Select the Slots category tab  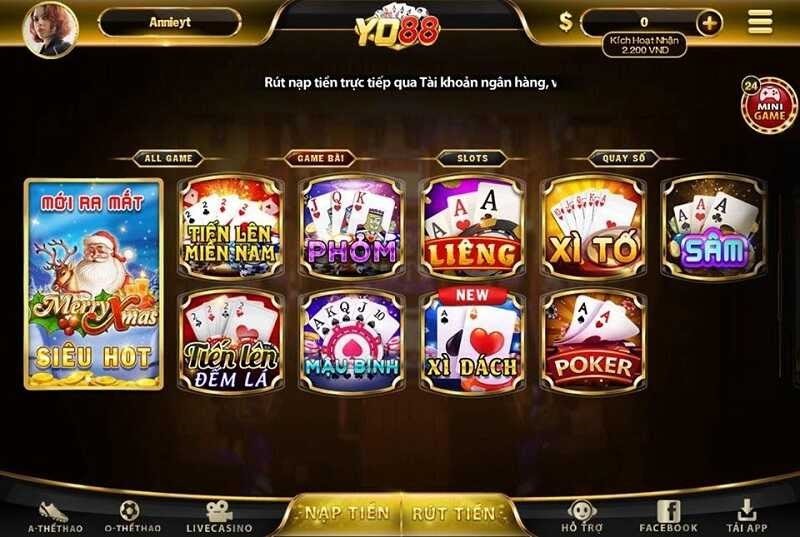pos(472,158)
